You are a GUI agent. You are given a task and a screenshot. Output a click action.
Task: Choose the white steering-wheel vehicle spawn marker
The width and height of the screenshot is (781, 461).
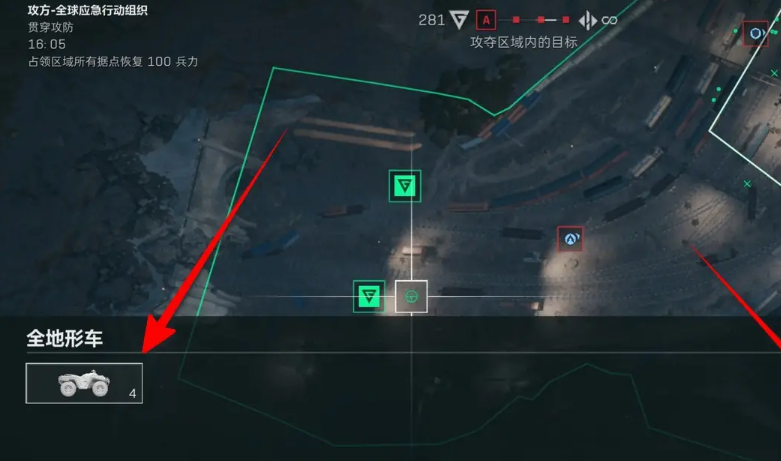411,296
